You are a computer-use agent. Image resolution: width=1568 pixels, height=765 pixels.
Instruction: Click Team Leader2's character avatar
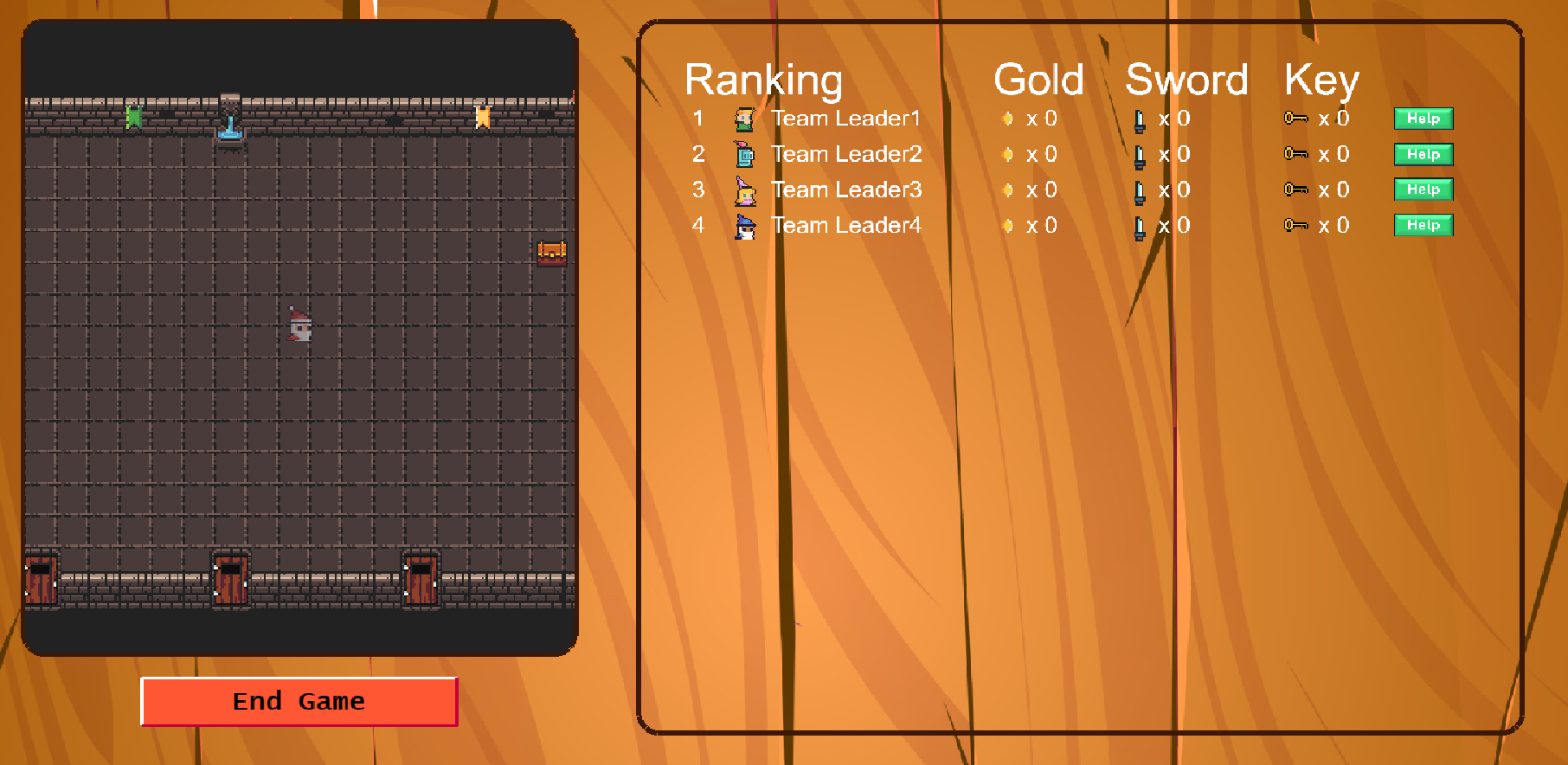[746, 154]
